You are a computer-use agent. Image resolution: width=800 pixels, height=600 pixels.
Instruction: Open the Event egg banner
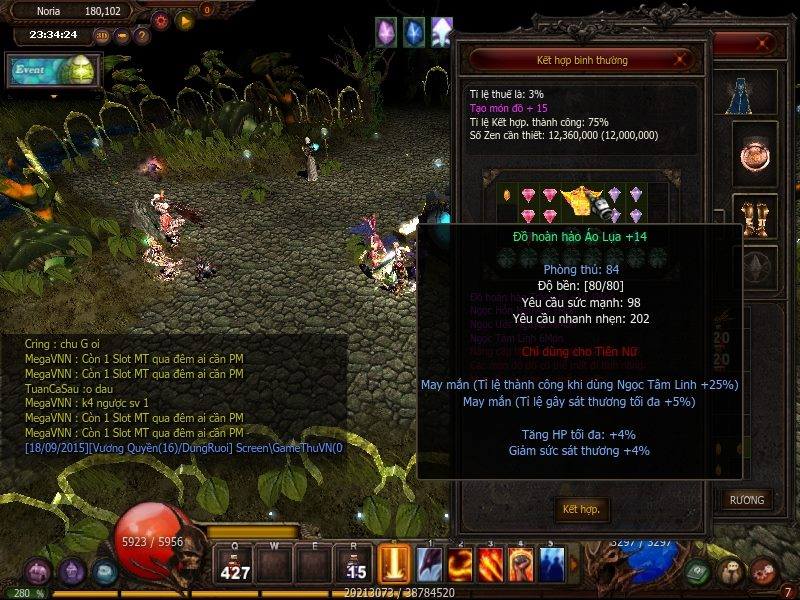[x=54, y=69]
